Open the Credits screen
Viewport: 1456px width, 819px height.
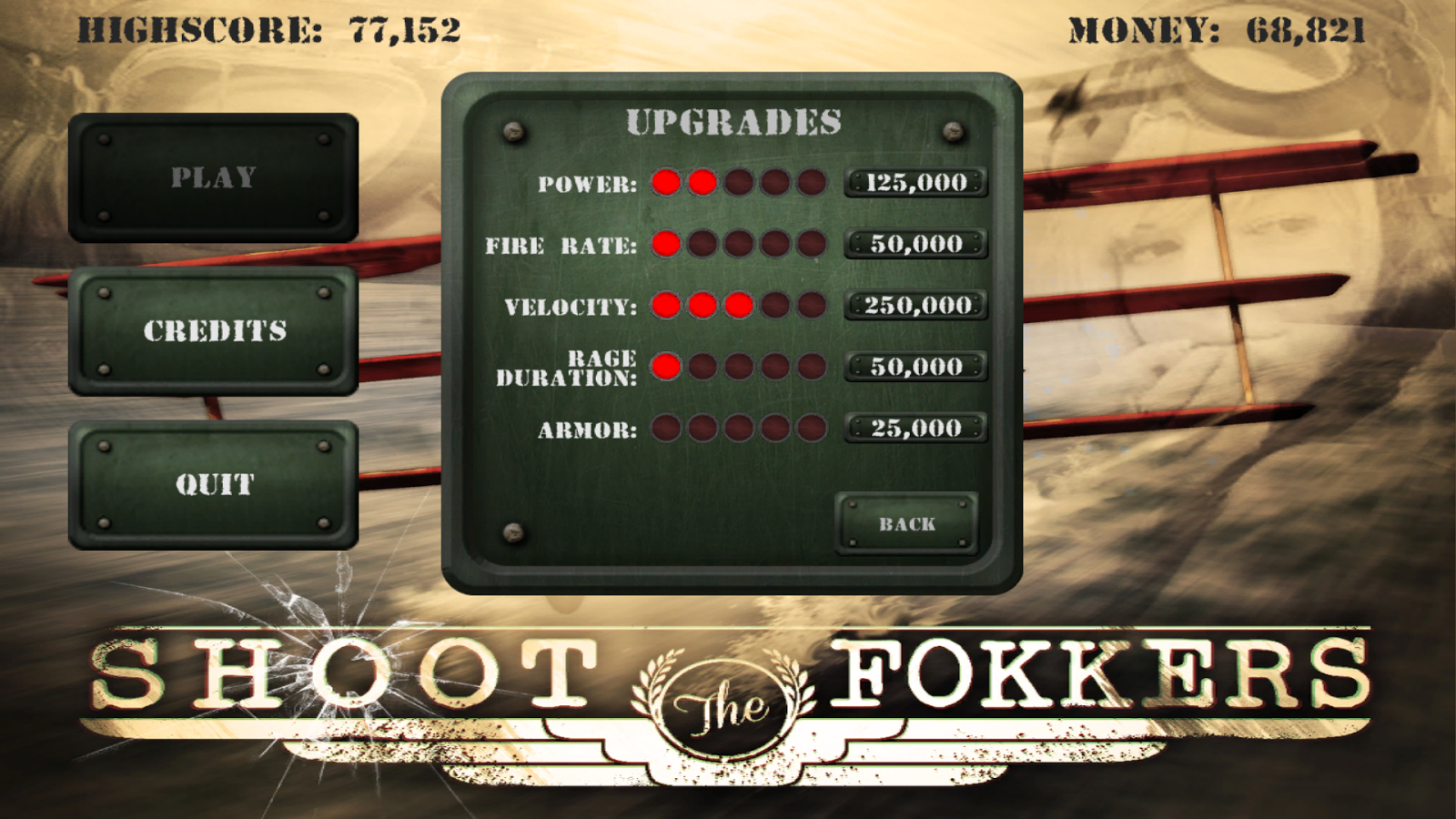point(216,333)
